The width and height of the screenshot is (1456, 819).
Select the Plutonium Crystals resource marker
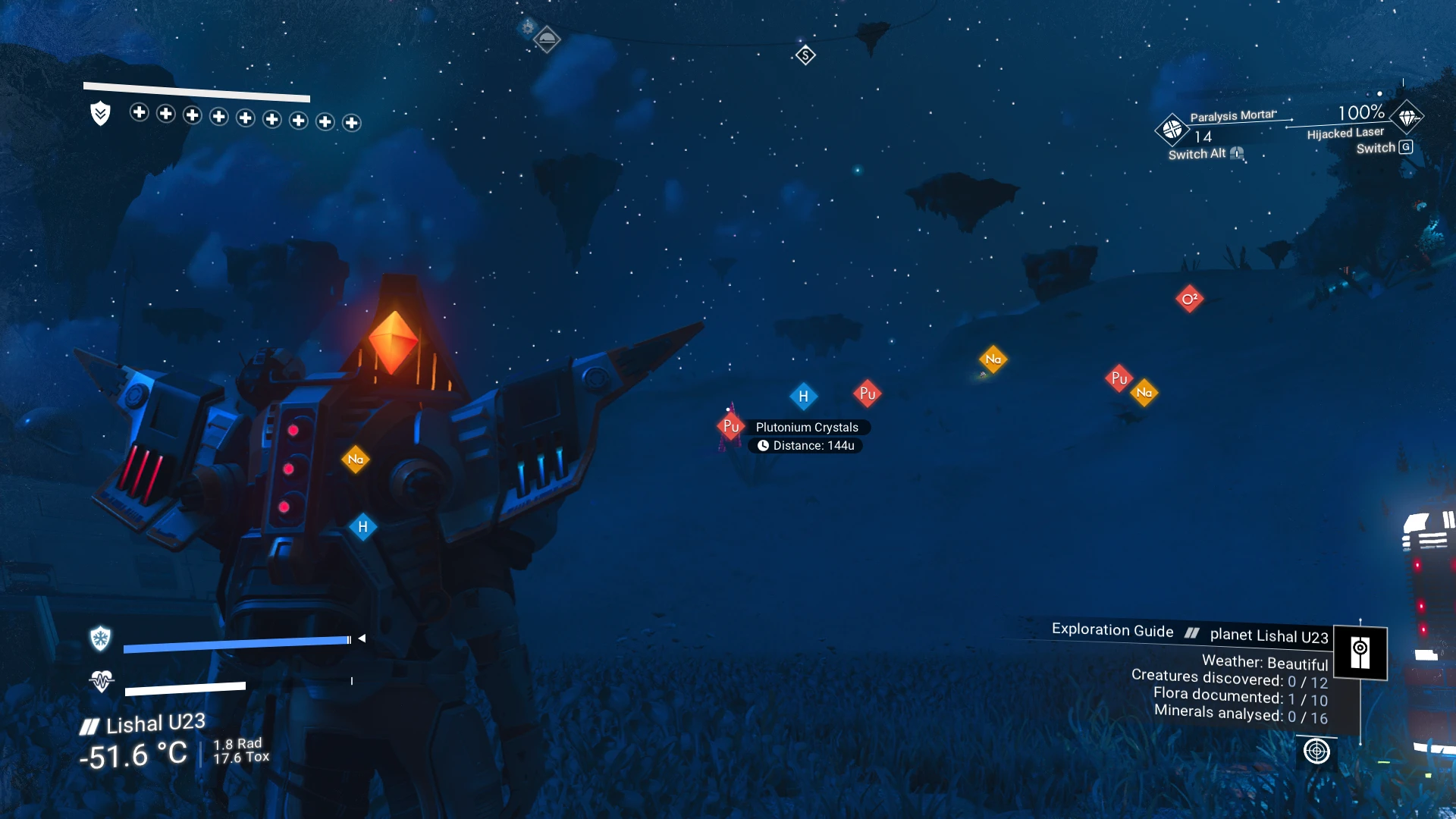click(730, 426)
